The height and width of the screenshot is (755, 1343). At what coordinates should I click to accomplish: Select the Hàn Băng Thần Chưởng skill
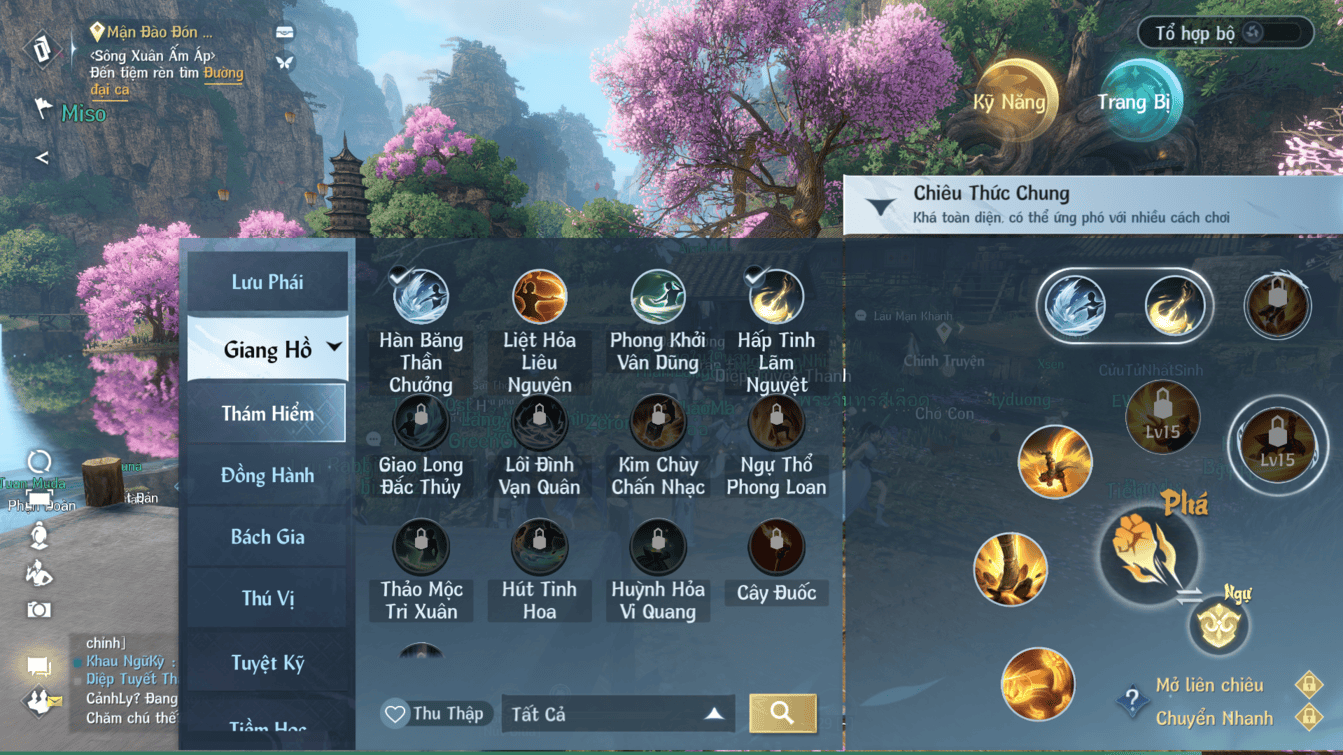coord(421,298)
